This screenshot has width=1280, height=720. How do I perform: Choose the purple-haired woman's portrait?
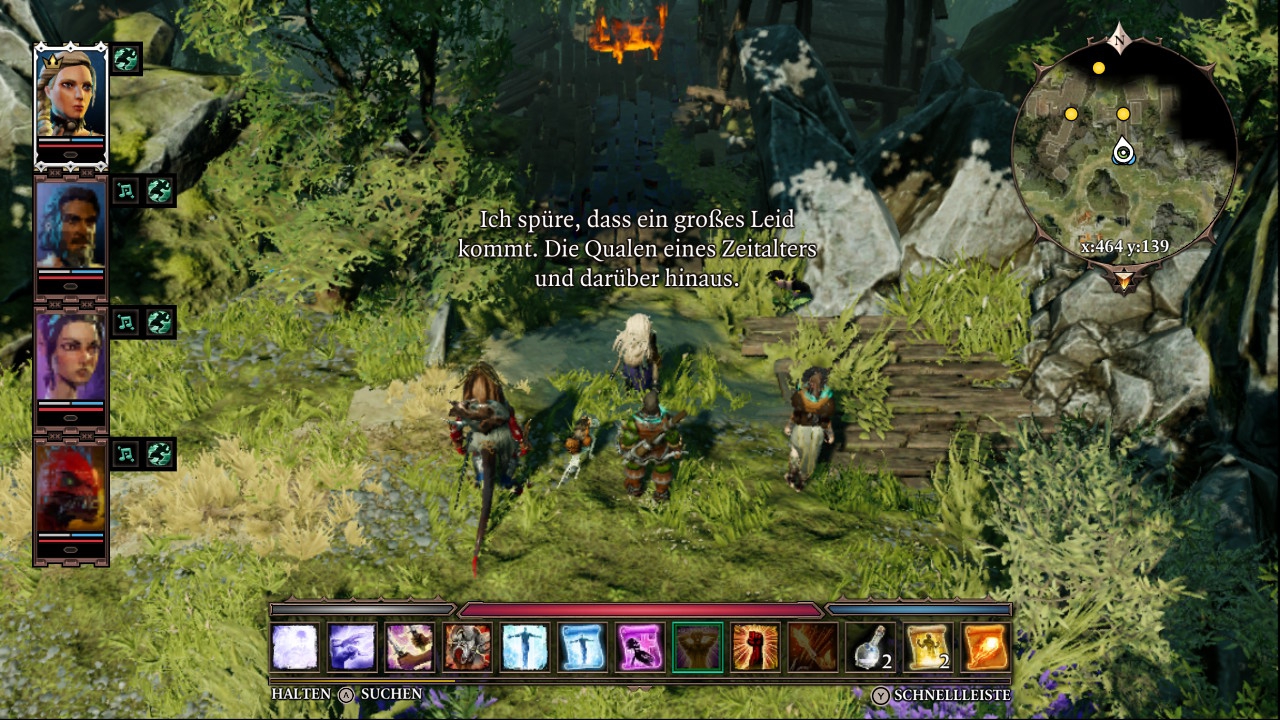(x=71, y=358)
